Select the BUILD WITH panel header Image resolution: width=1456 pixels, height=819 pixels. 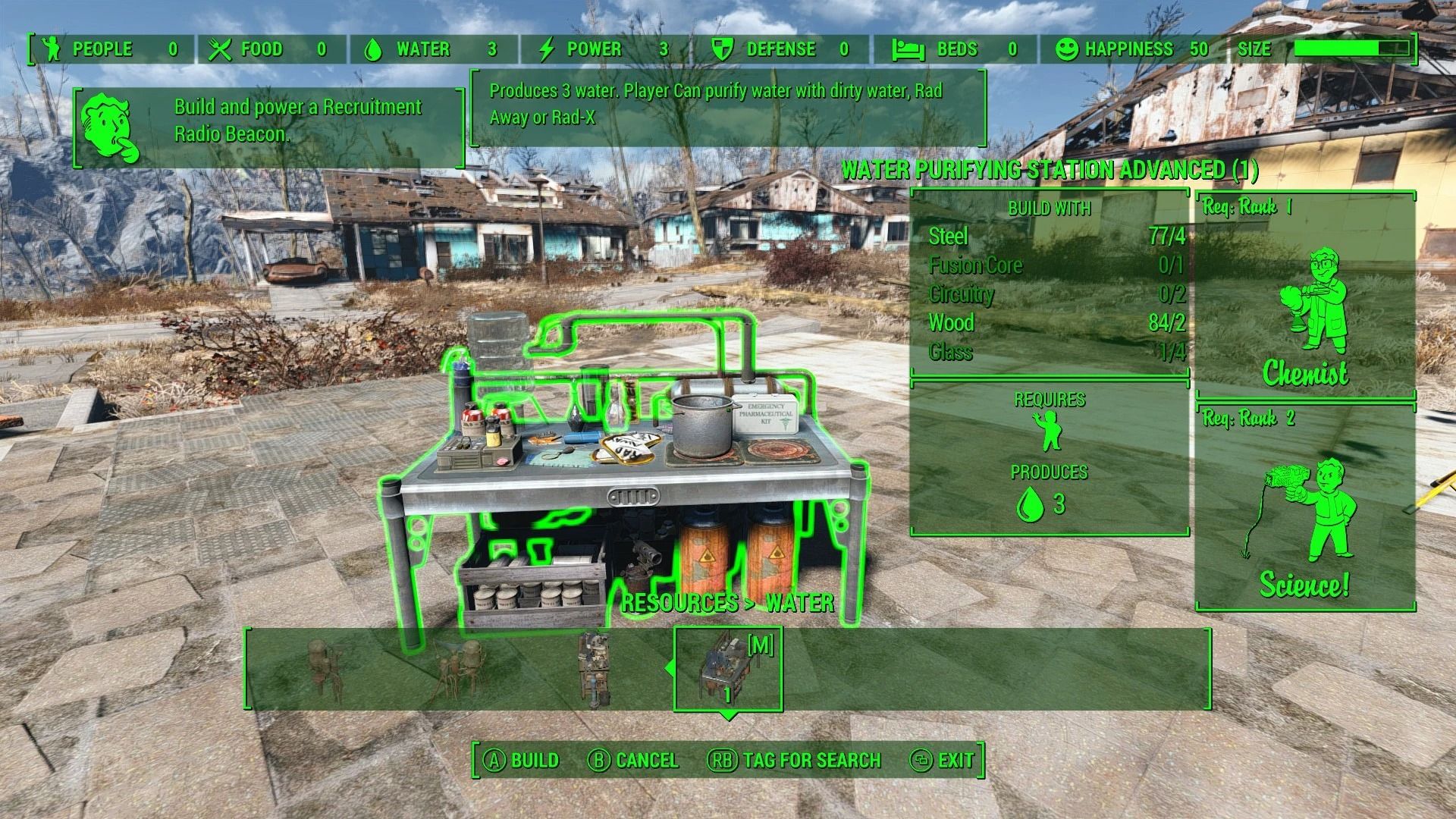pos(1050,209)
